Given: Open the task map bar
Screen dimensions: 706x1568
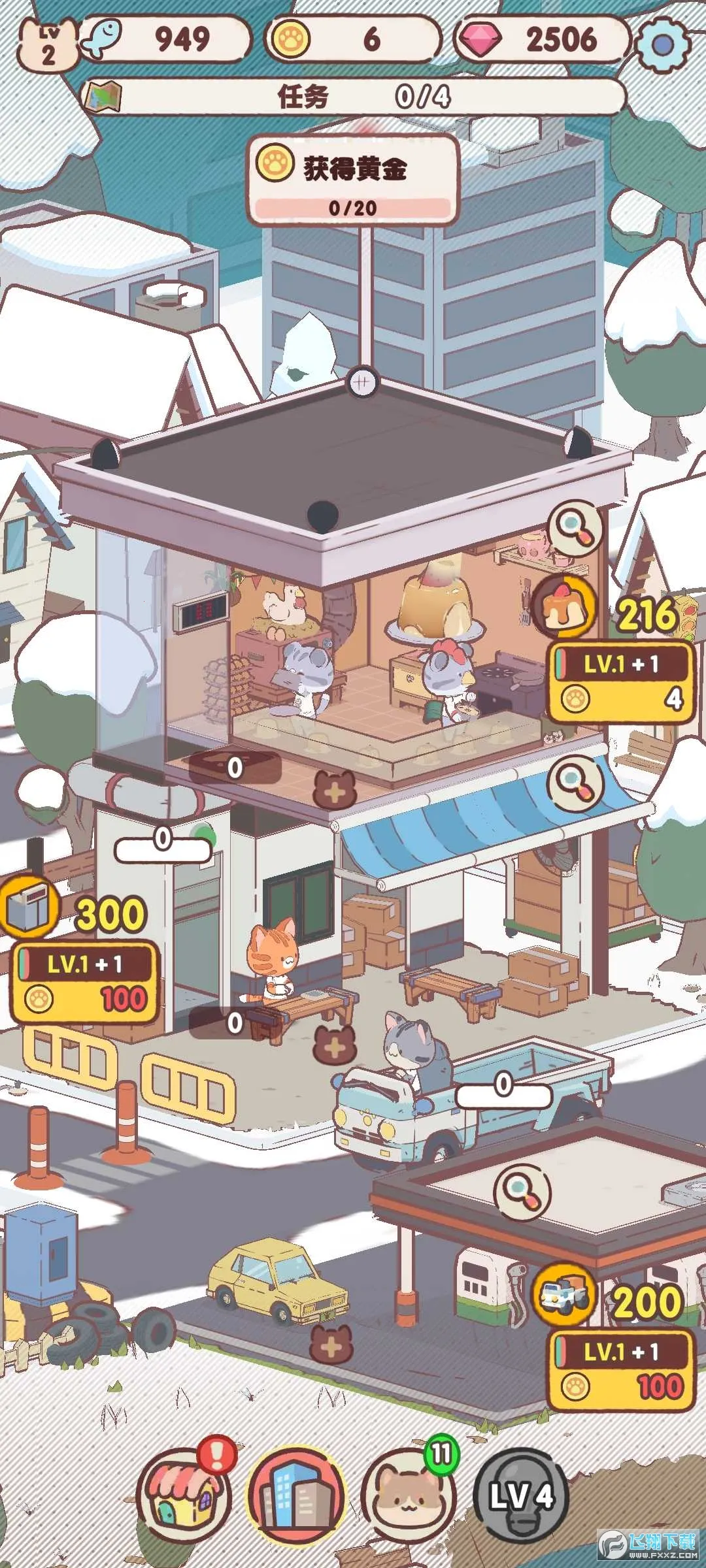Looking at the screenshot, I should click(353, 97).
